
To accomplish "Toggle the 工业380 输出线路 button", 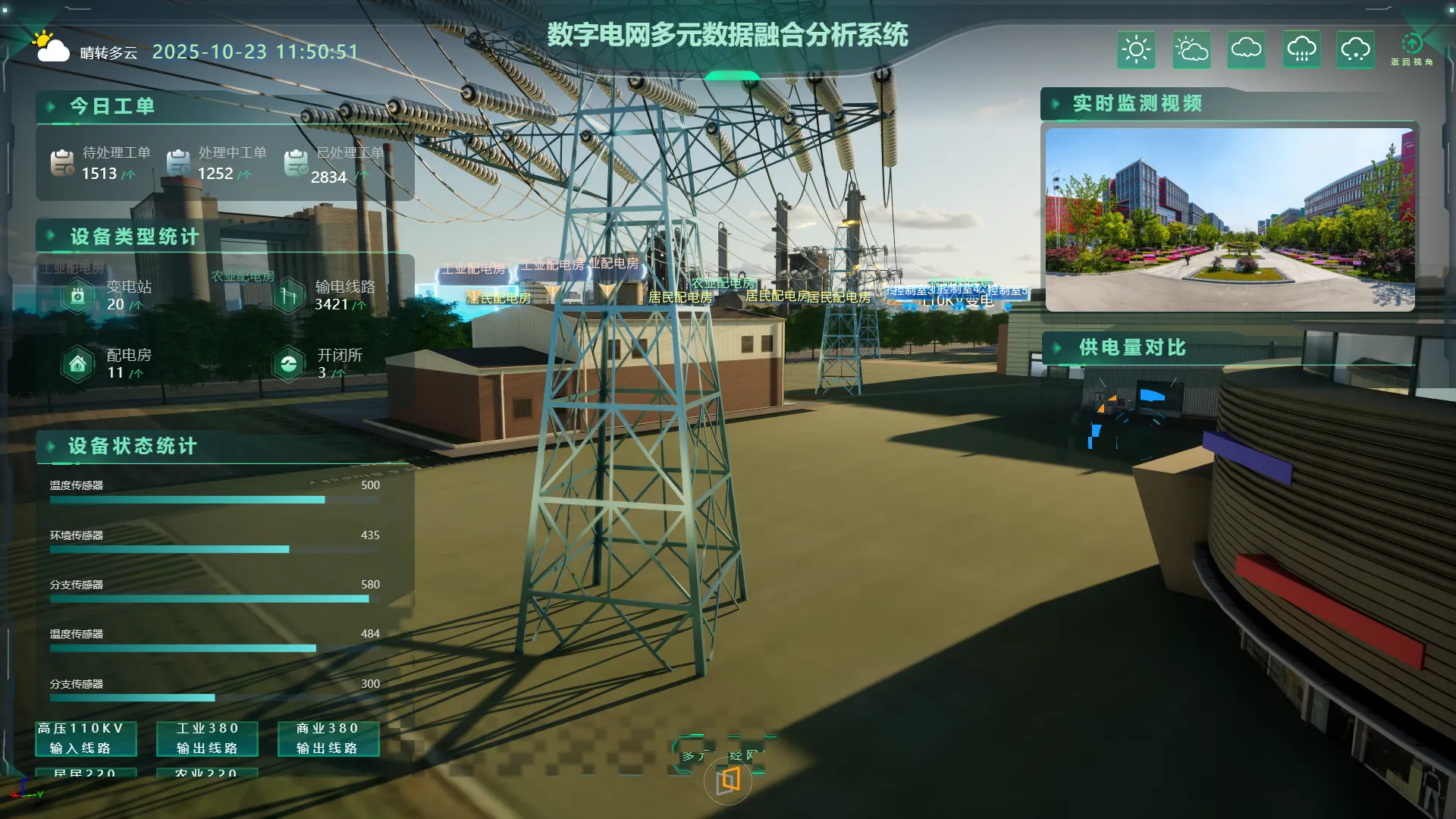I will [x=207, y=738].
